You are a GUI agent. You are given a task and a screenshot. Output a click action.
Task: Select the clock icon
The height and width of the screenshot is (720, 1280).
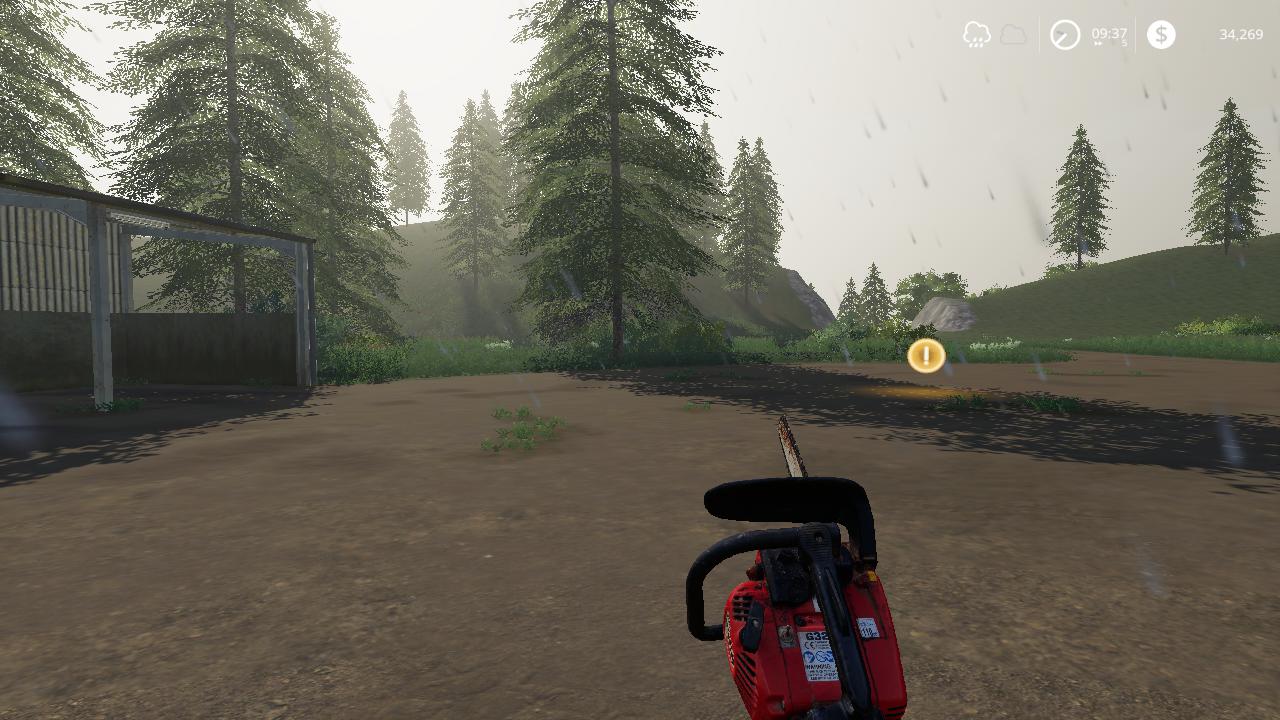pos(1064,35)
